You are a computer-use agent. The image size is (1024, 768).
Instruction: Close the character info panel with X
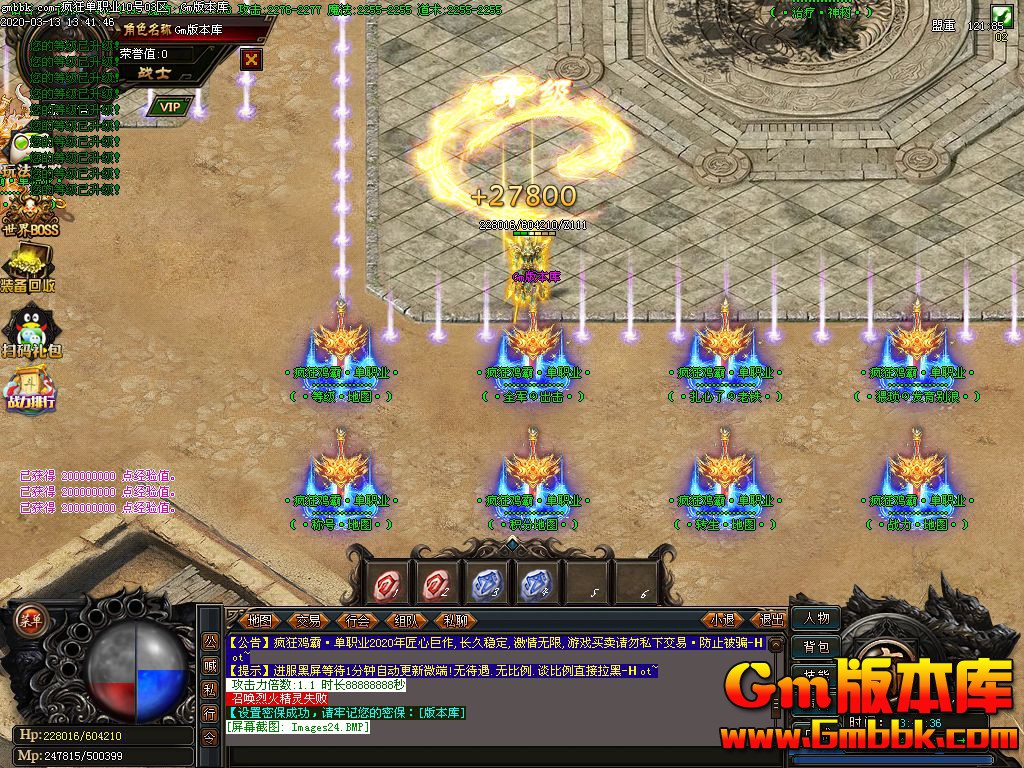[x=251, y=59]
